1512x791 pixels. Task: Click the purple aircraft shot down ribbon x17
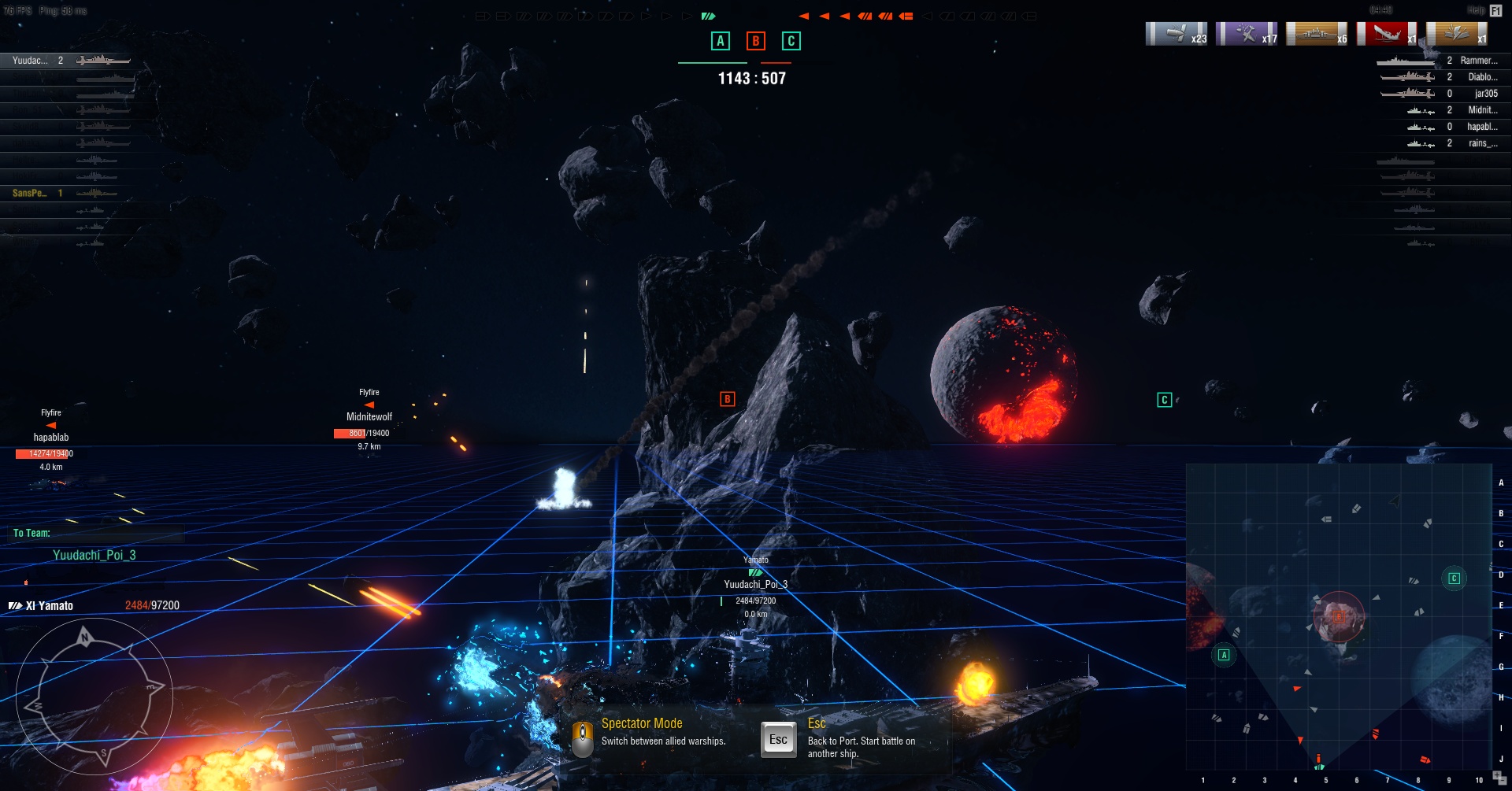pyautogui.click(x=1247, y=34)
